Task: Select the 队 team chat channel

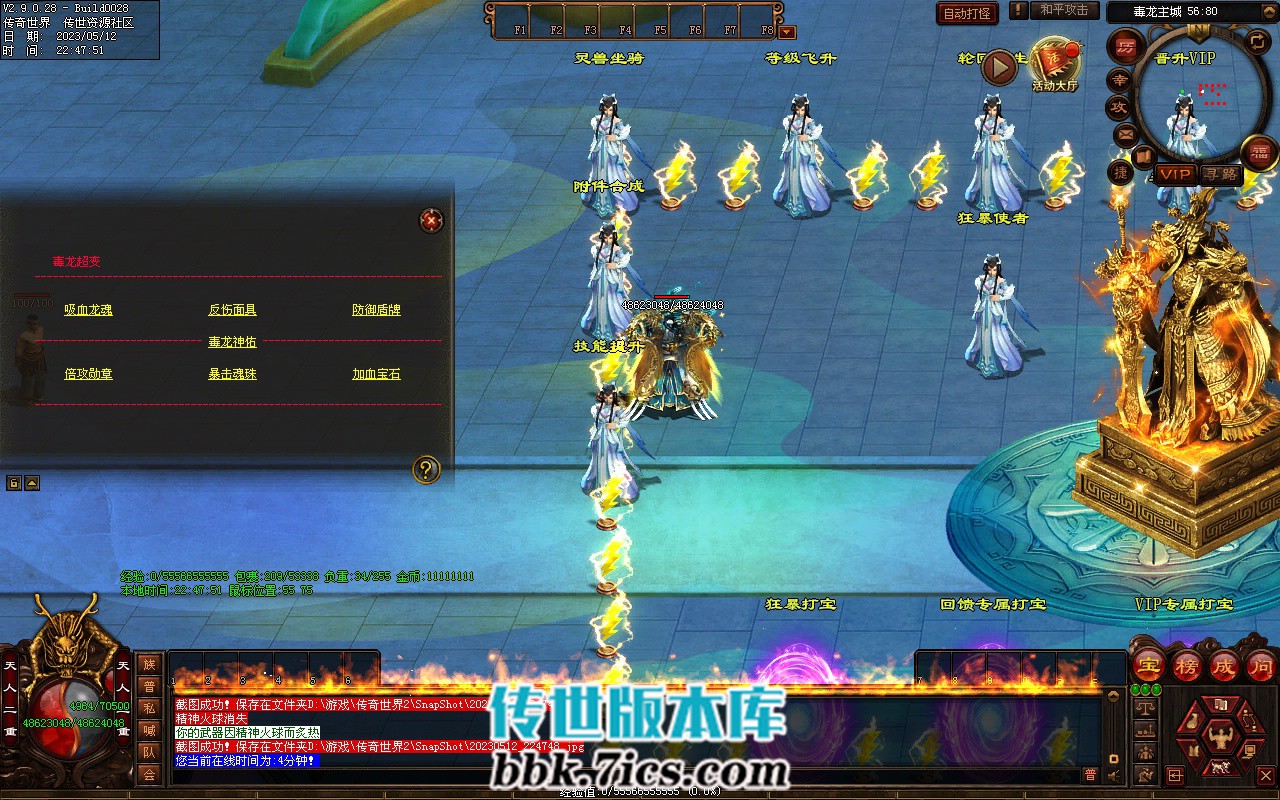Action: 149,752
